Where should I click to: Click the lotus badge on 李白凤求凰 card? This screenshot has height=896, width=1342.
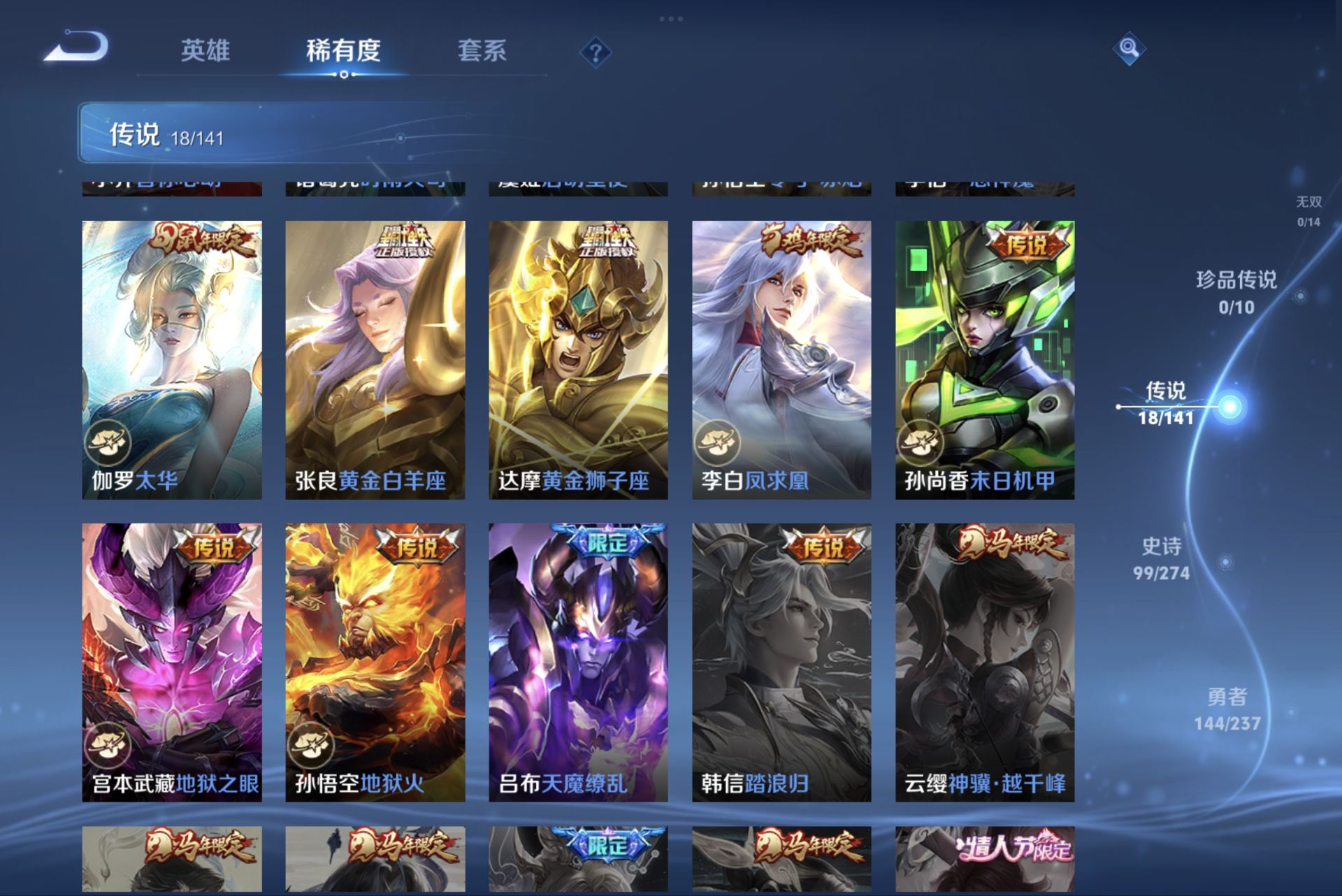718,441
